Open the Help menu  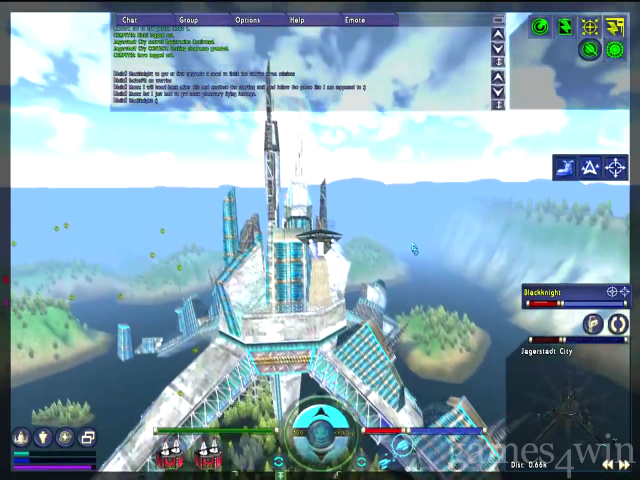click(x=297, y=20)
